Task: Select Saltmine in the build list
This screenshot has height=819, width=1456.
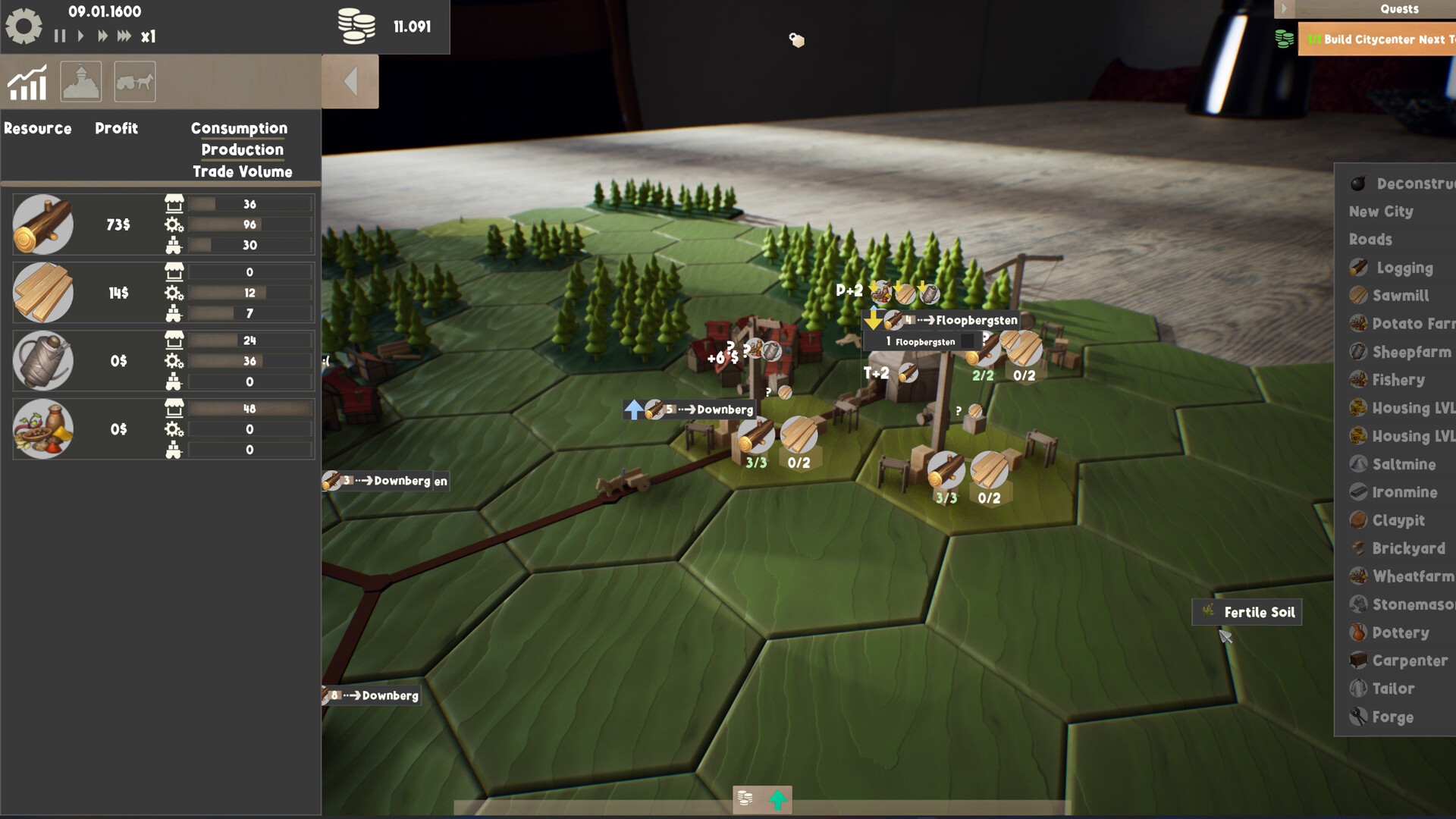Action: coord(1403,464)
